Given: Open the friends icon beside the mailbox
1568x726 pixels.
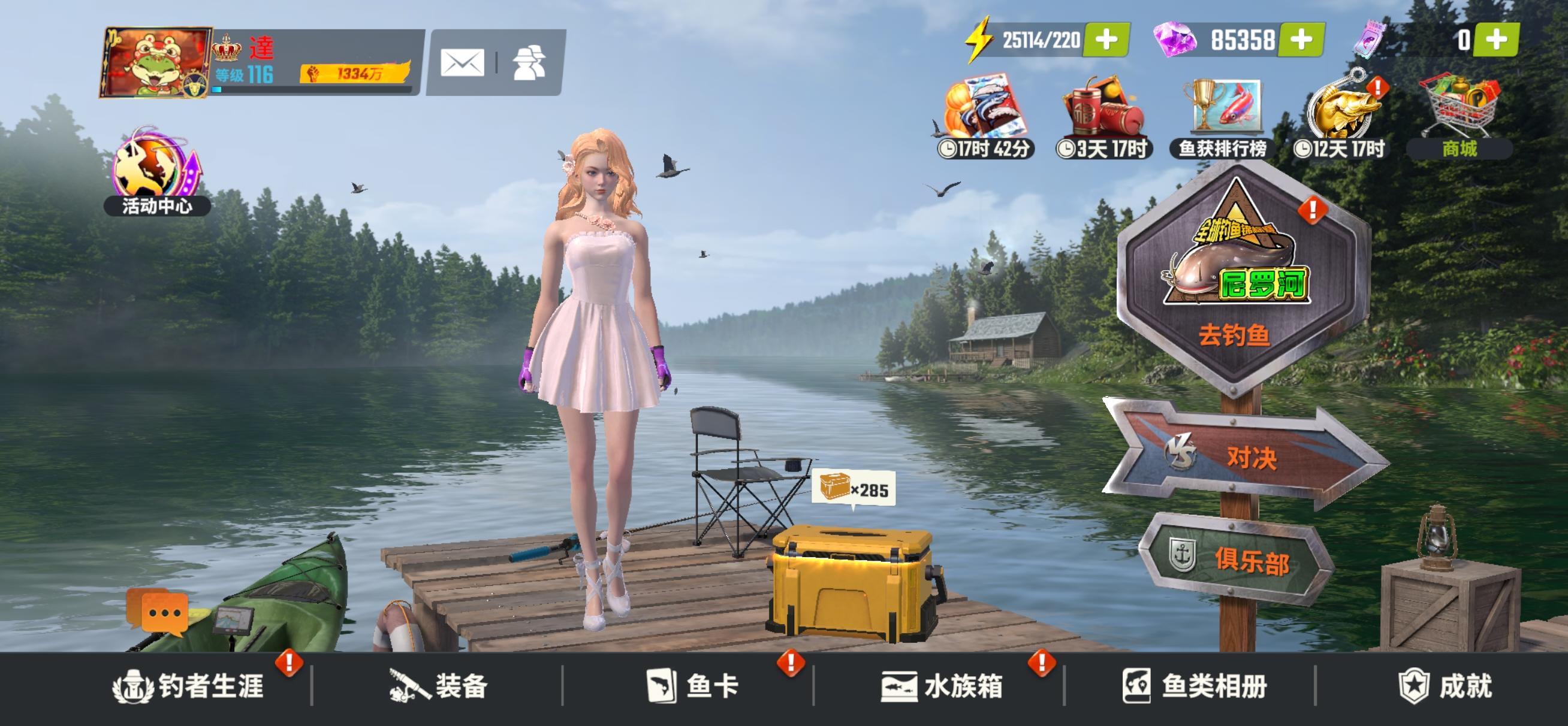Looking at the screenshot, I should 531,63.
